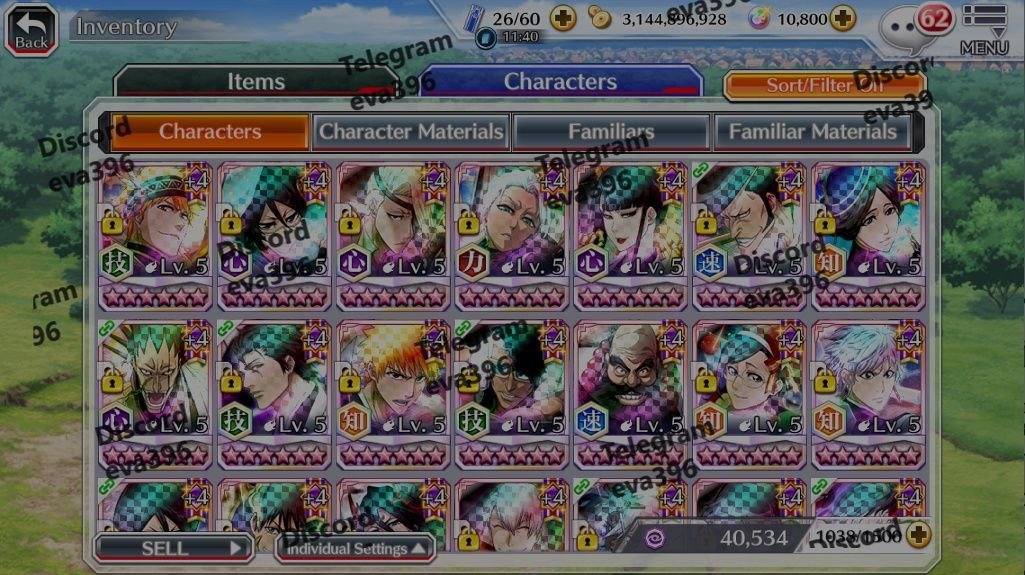
Task: Select the top Characters tab
Action: [560, 82]
